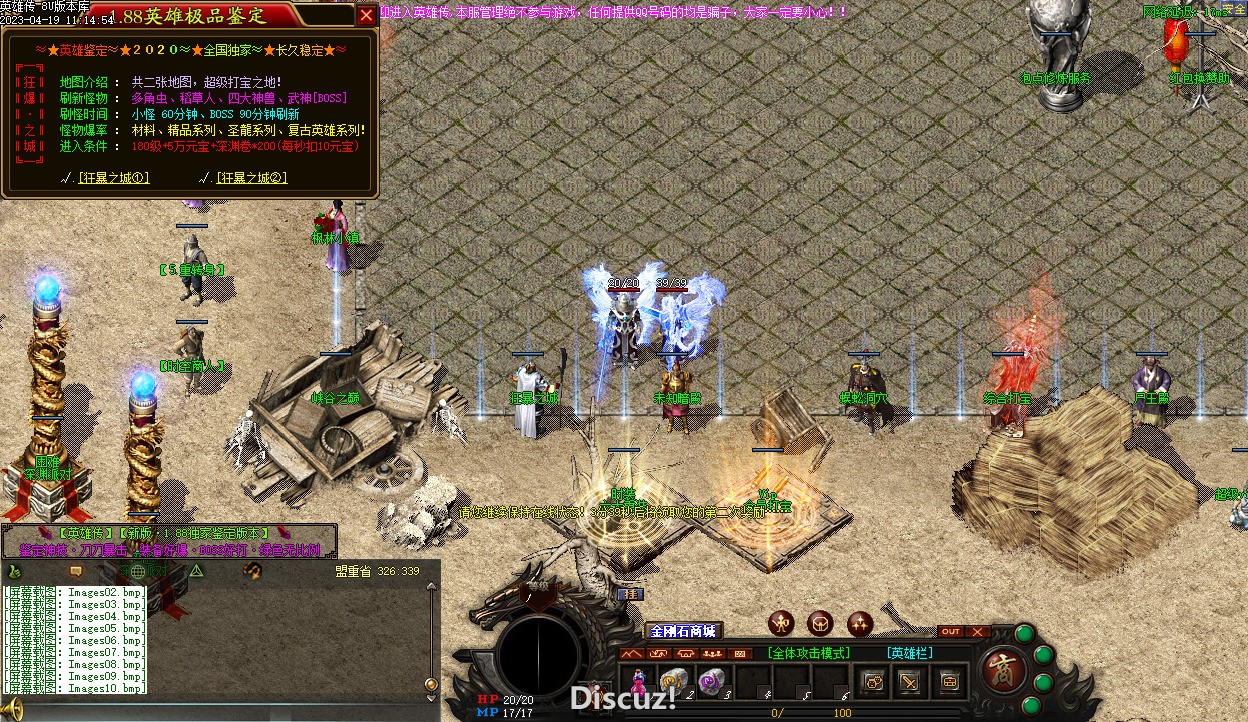Click the golden horn speaker icon
This screenshot has height=722, width=1248.
coord(15,711)
